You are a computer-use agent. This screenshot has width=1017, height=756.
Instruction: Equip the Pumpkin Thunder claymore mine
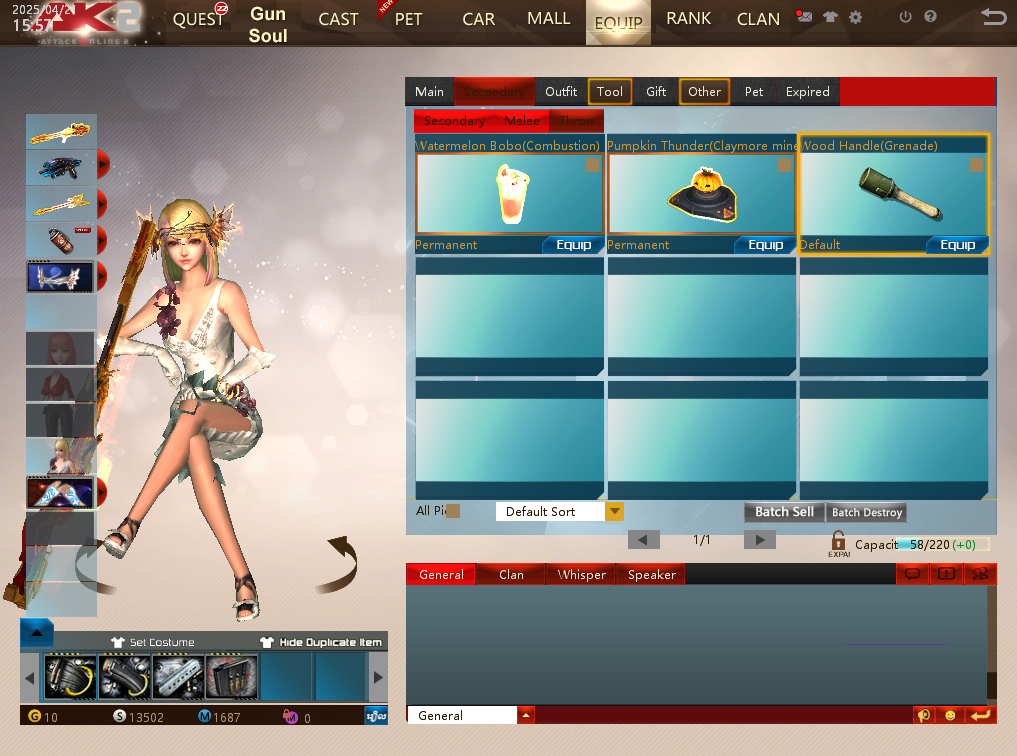point(765,245)
